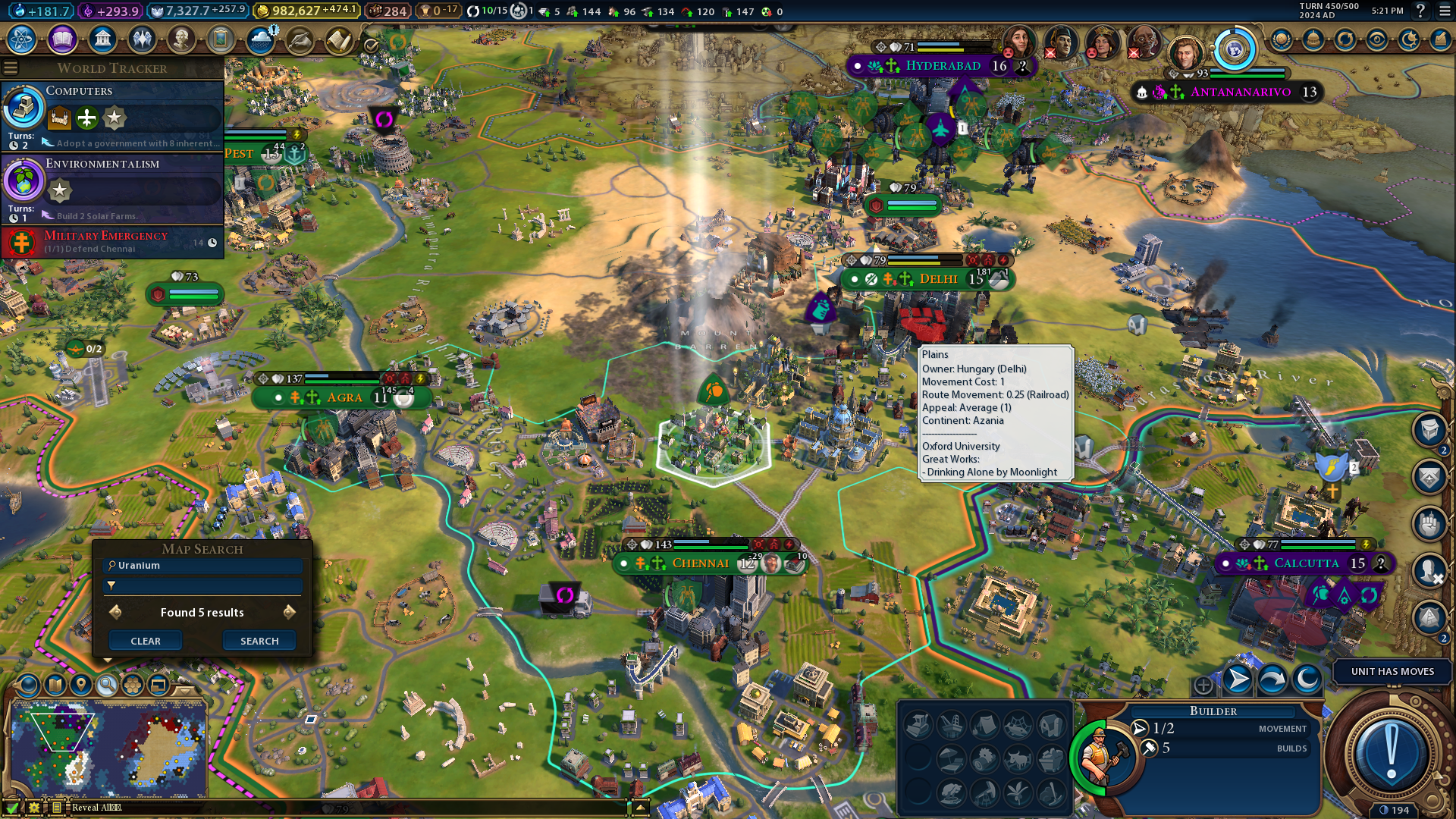Toggle the map search magnifying glass
Image resolution: width=1456 pixels, height=819 pixels.
[107, 685]
